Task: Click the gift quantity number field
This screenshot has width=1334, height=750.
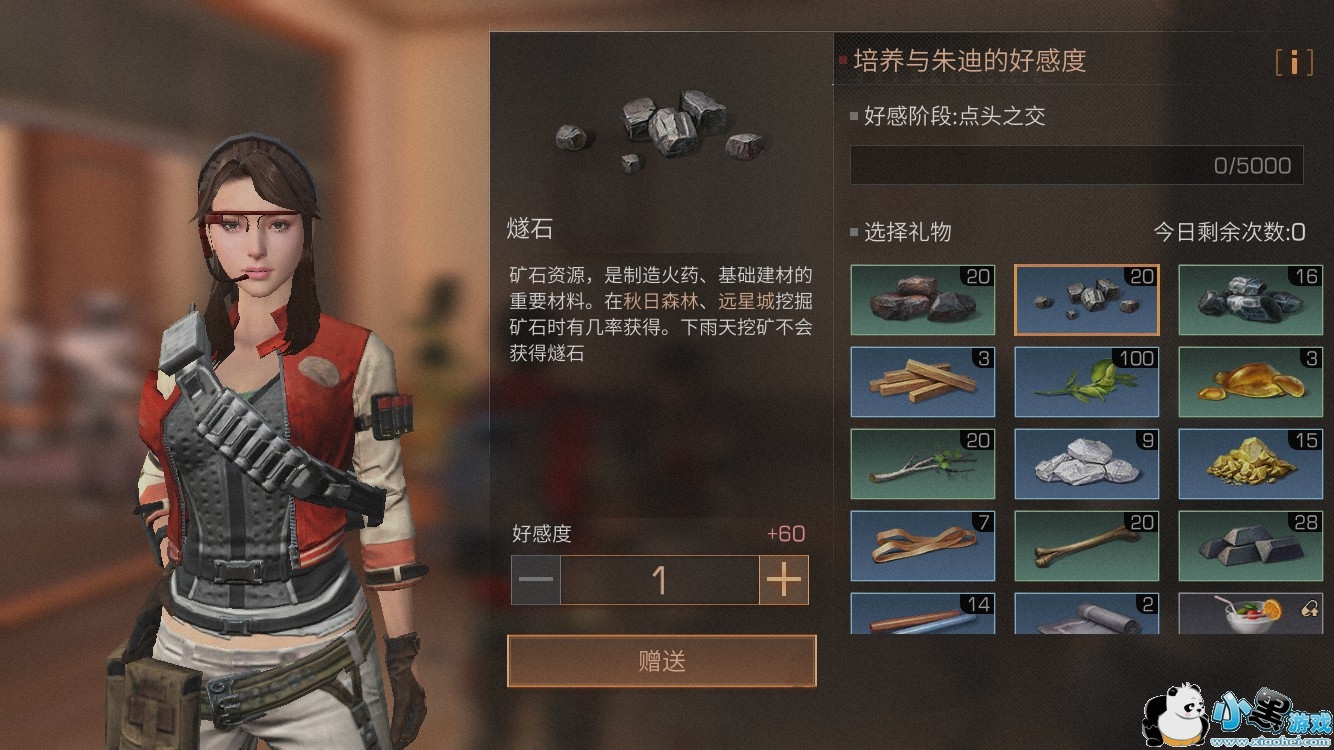Action: click(659, 580)
